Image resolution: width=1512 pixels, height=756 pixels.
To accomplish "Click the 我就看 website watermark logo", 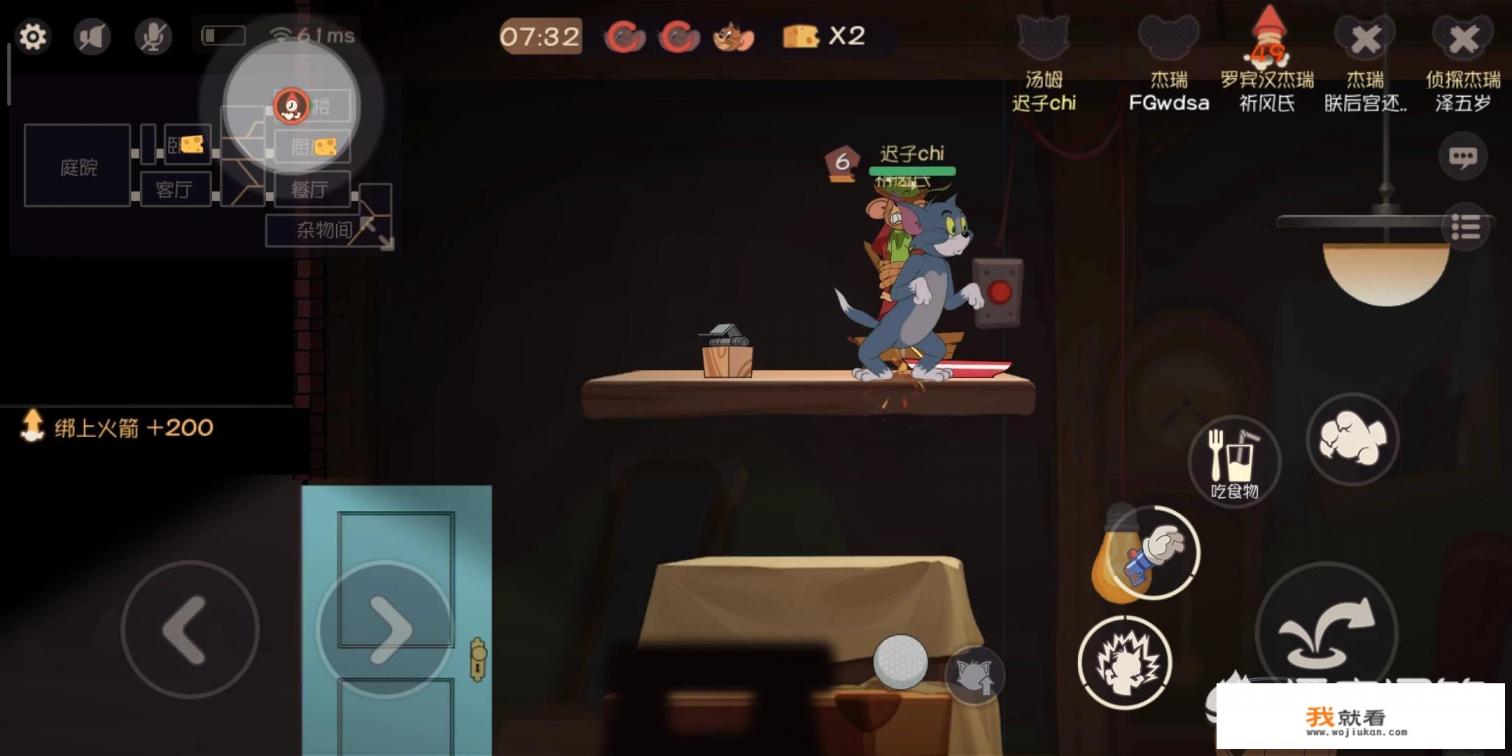I will click(1359, 717).
